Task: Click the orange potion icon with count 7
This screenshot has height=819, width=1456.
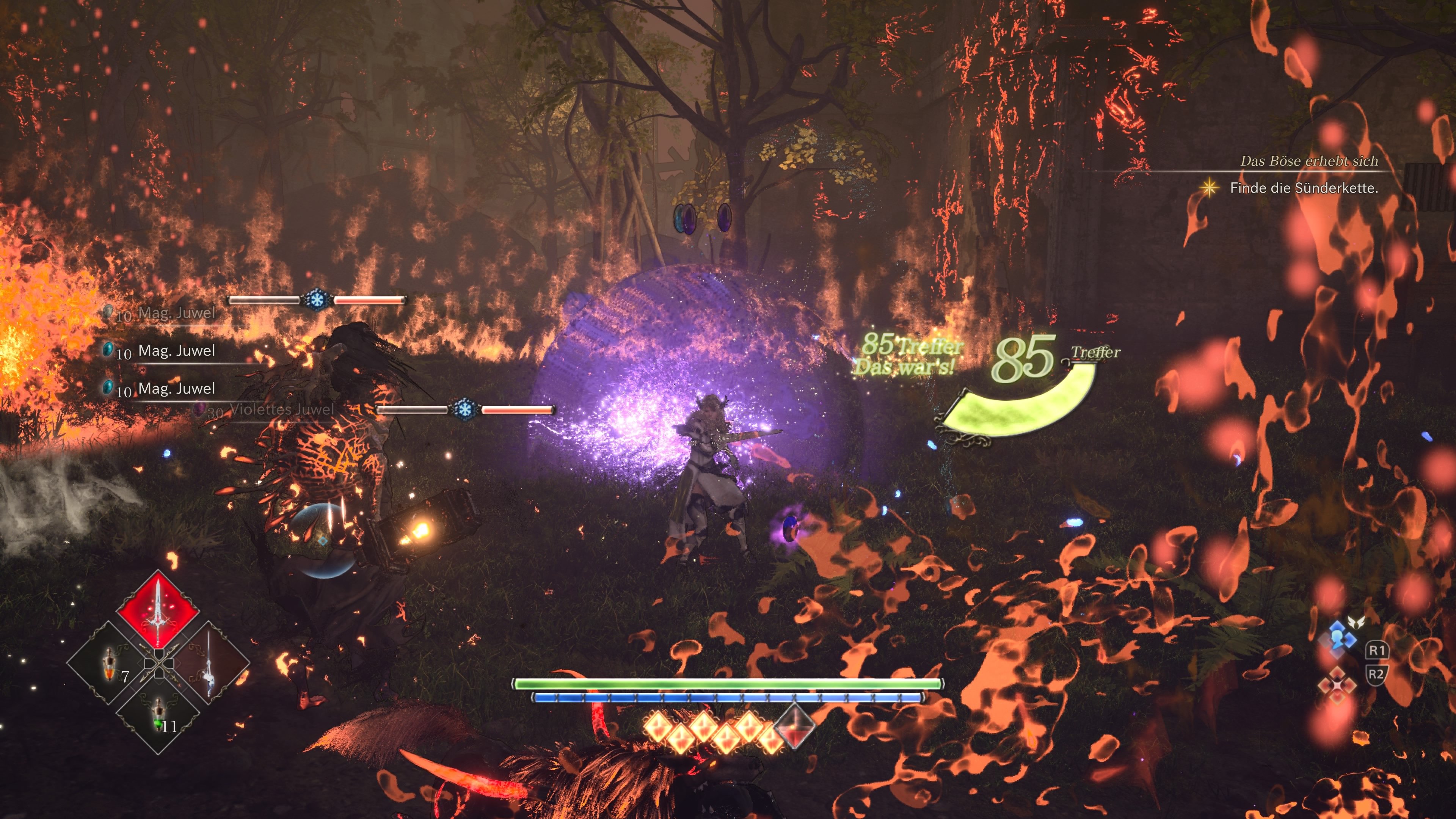Action: click(x=109, y=664)
